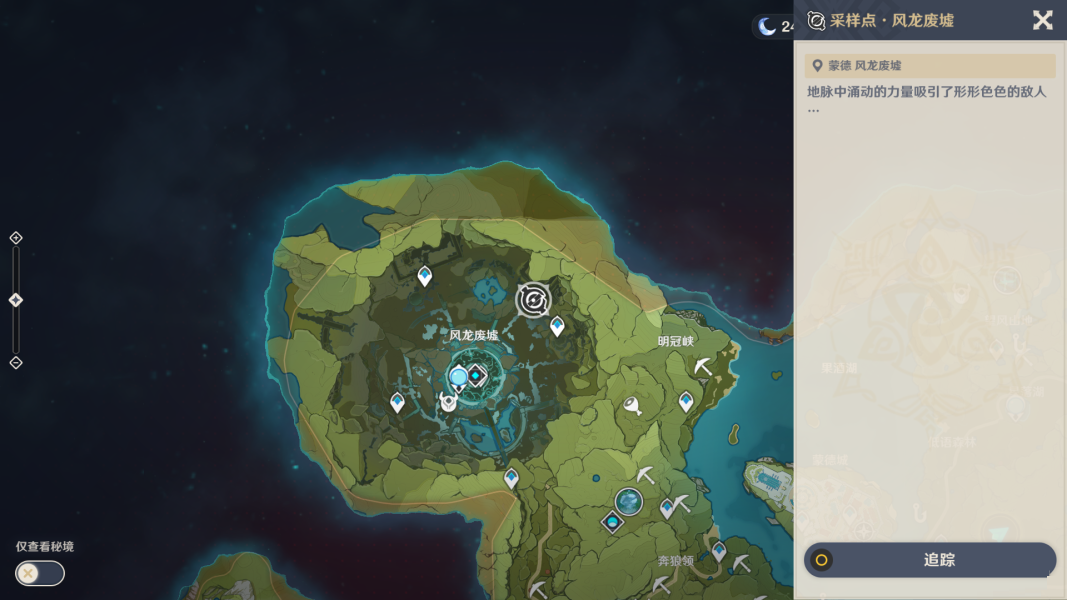The height and width of the screenshot is (600, 1067).
Task: Zoom in with the plus diamond
Action: point(16,238)
